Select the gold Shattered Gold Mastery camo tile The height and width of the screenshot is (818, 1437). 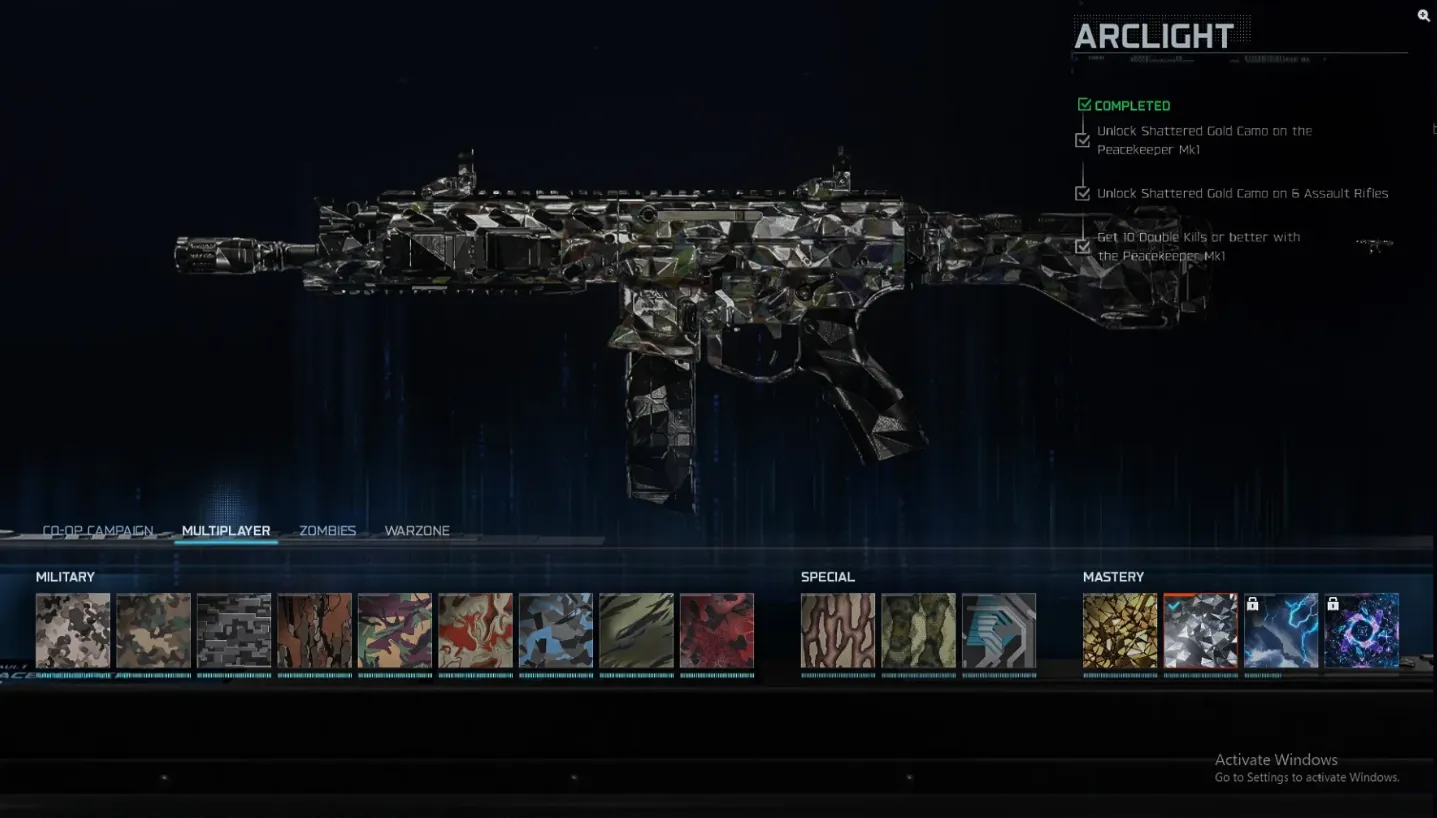coord(1119,630)
